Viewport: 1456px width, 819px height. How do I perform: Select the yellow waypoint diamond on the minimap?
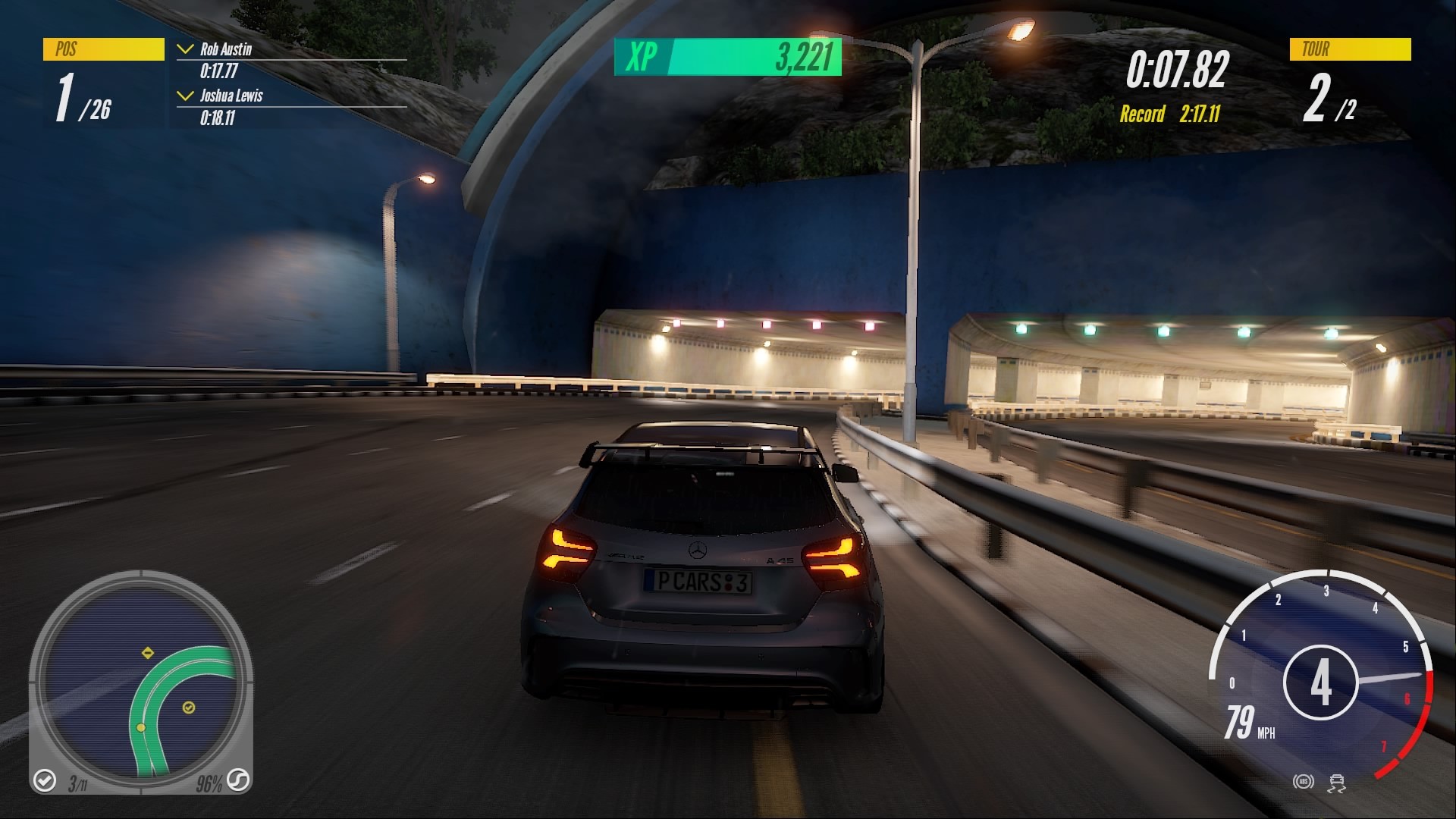click(x=148, y=652)
